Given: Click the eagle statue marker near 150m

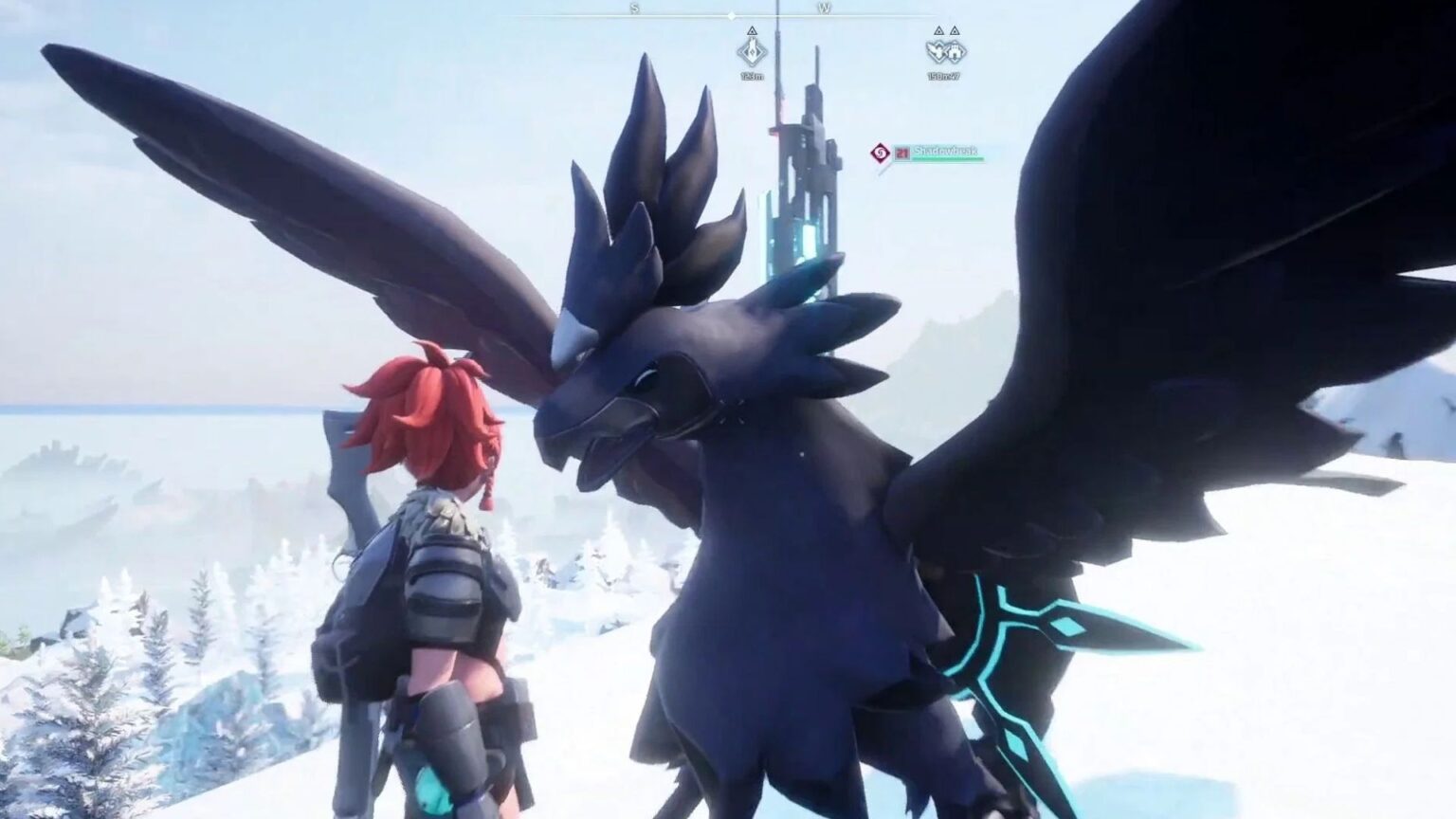Looking at the screenshot, I should (x=937, y=52).
